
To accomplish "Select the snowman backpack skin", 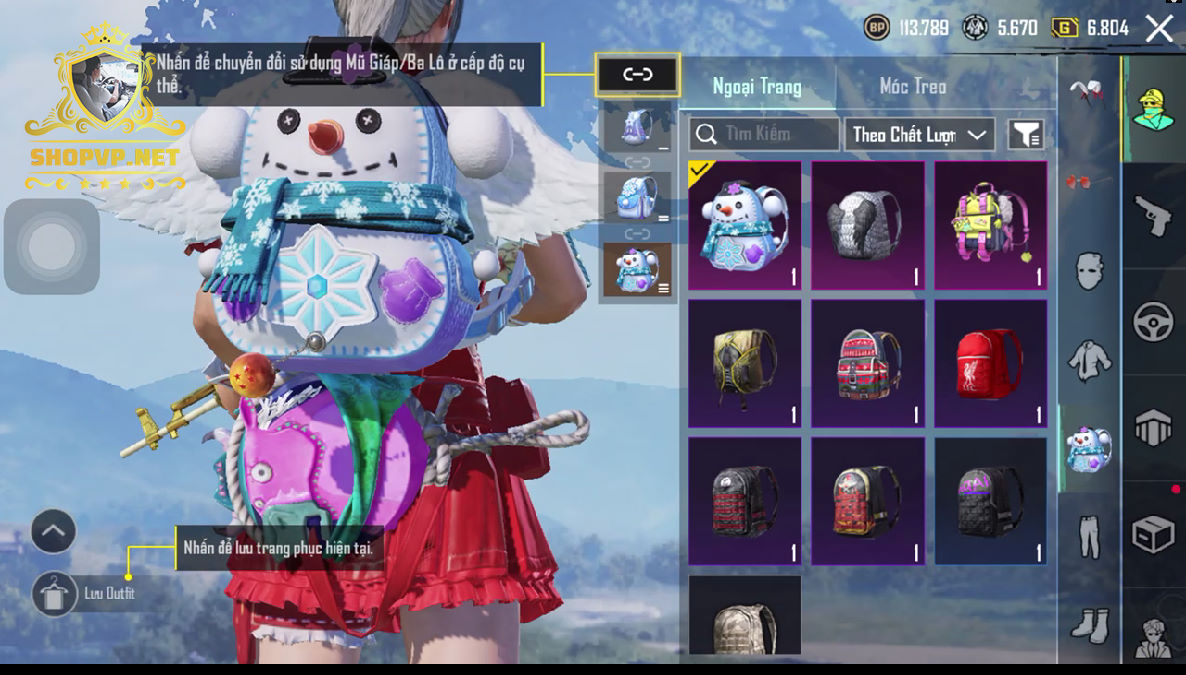I will click(x=745, y=225).
